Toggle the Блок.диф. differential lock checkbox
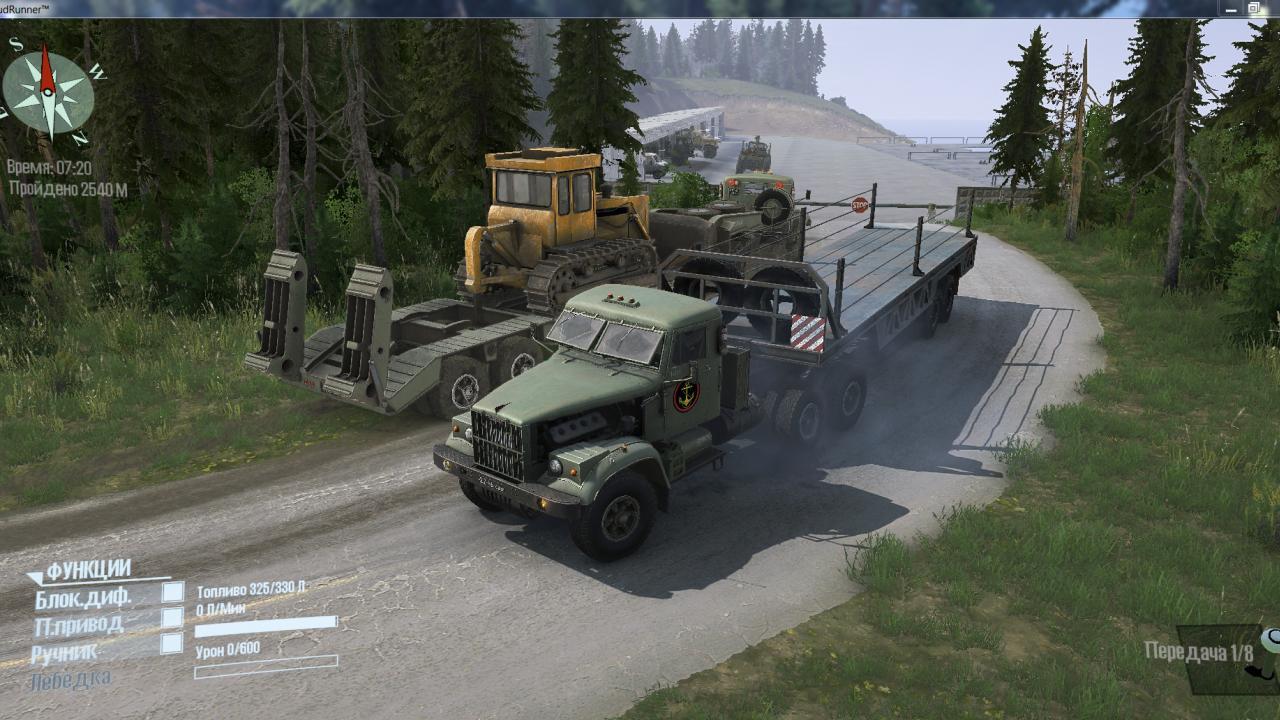 (x=173, y=592)
